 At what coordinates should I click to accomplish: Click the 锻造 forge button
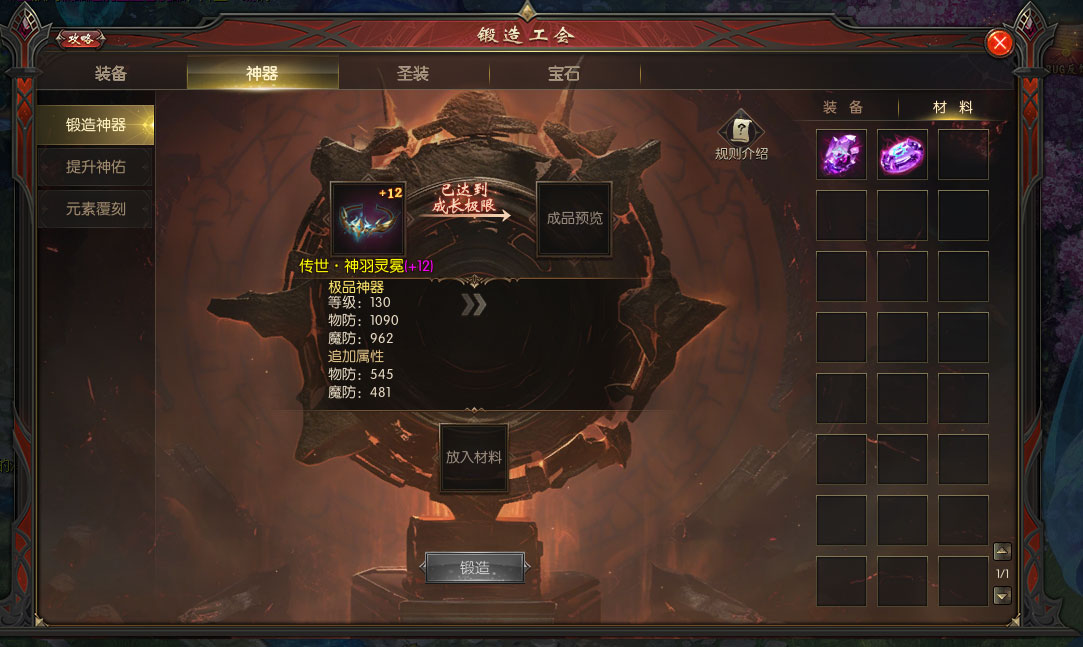click(475, 568)
